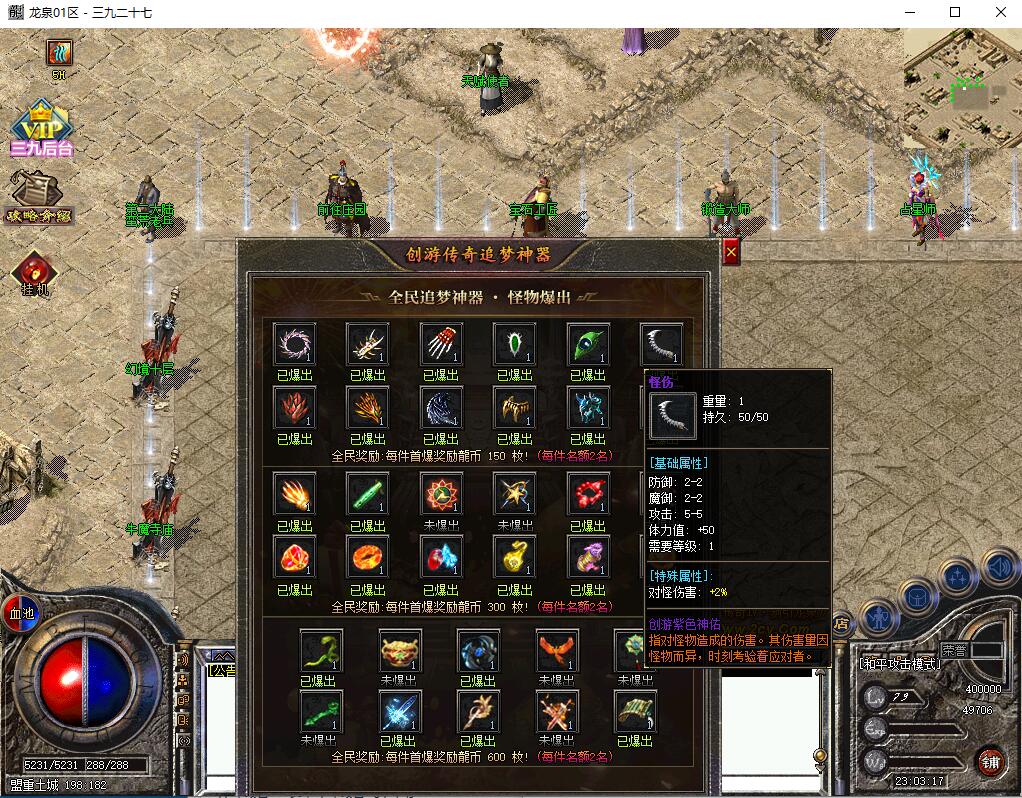Select the yellow gourd item slot
The width and height of the screenshot is (1022, 798).
click(514, 558)
